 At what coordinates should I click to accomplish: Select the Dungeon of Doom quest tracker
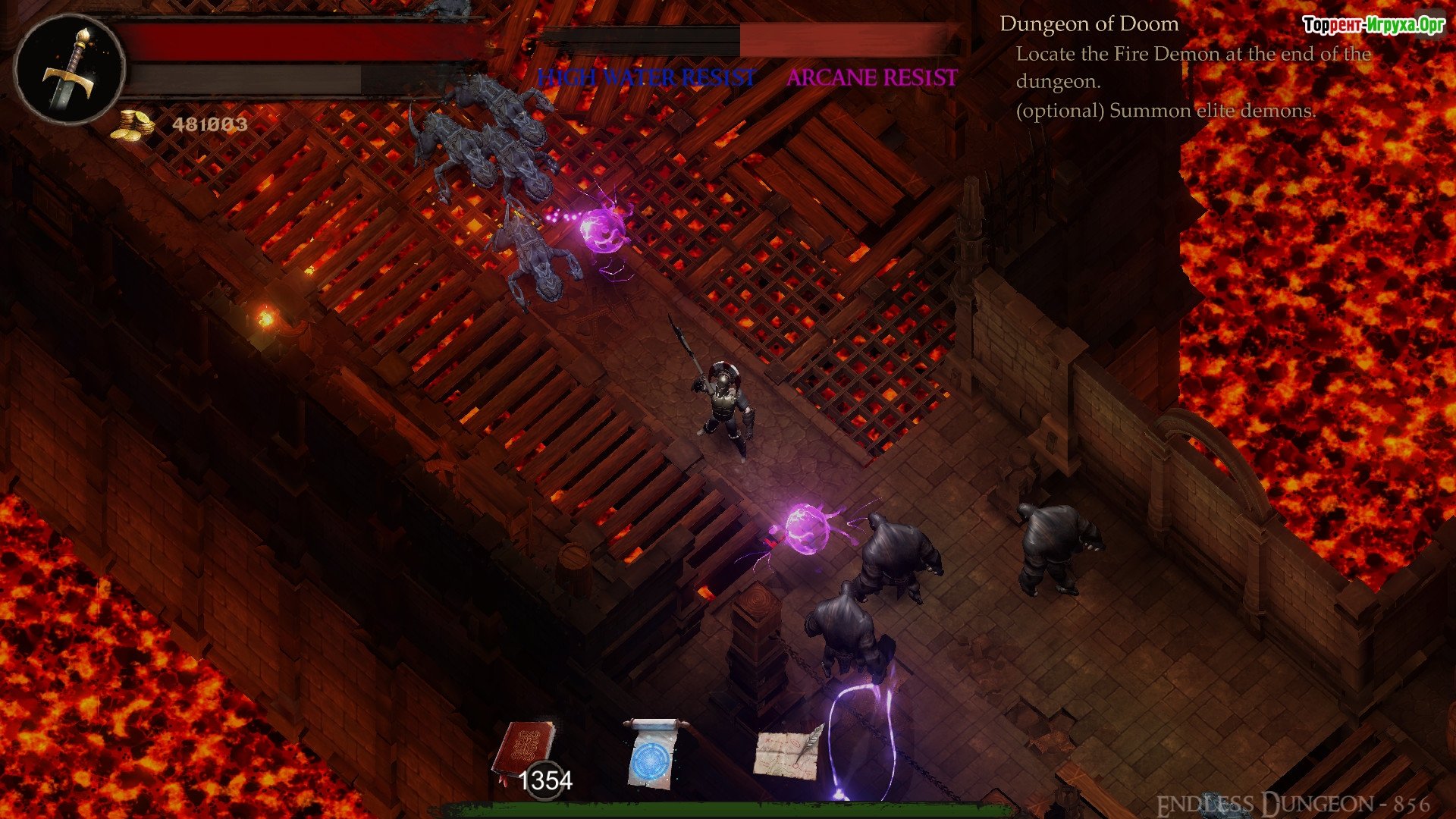1089,24
